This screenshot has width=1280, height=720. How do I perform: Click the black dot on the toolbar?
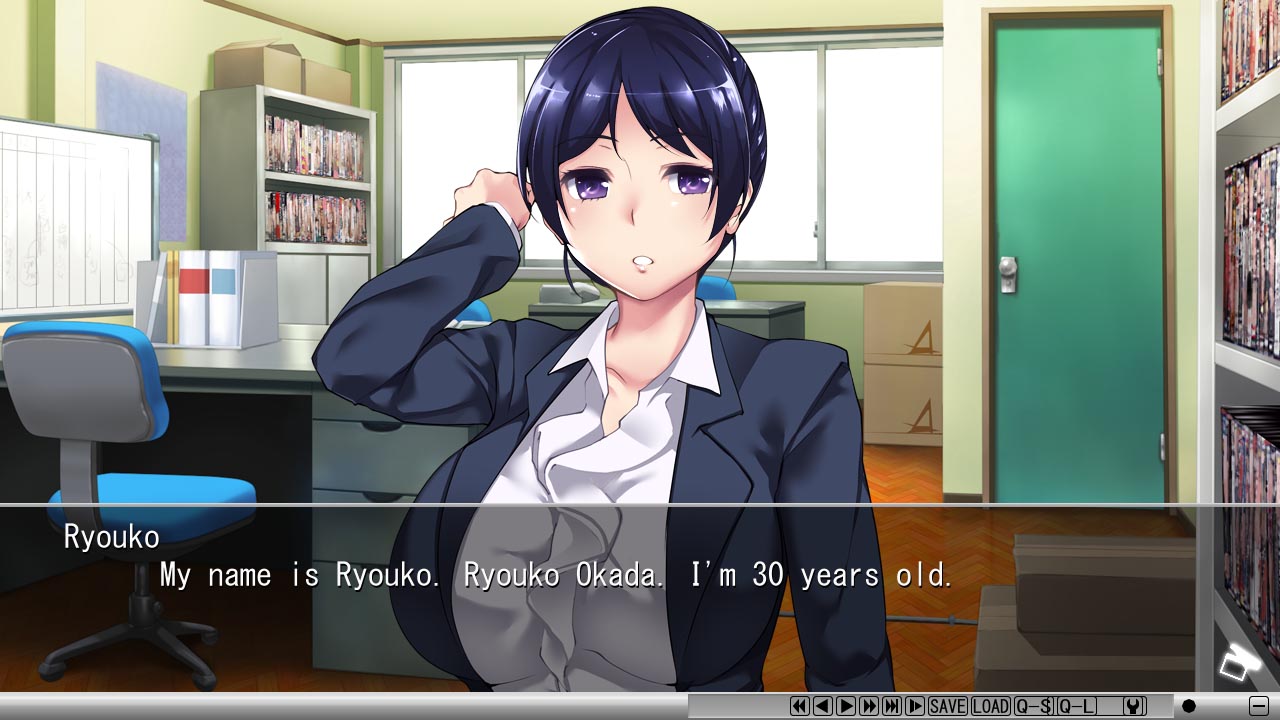pos(1189,706)
